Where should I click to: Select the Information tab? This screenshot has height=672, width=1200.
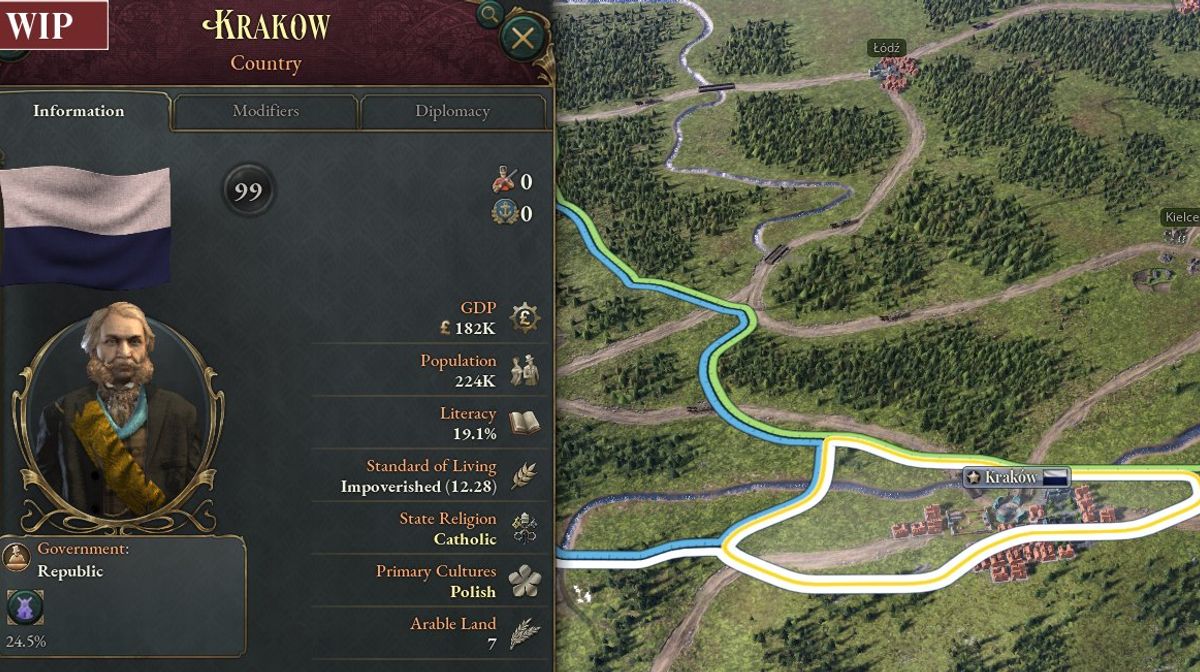tap(79, 111)
